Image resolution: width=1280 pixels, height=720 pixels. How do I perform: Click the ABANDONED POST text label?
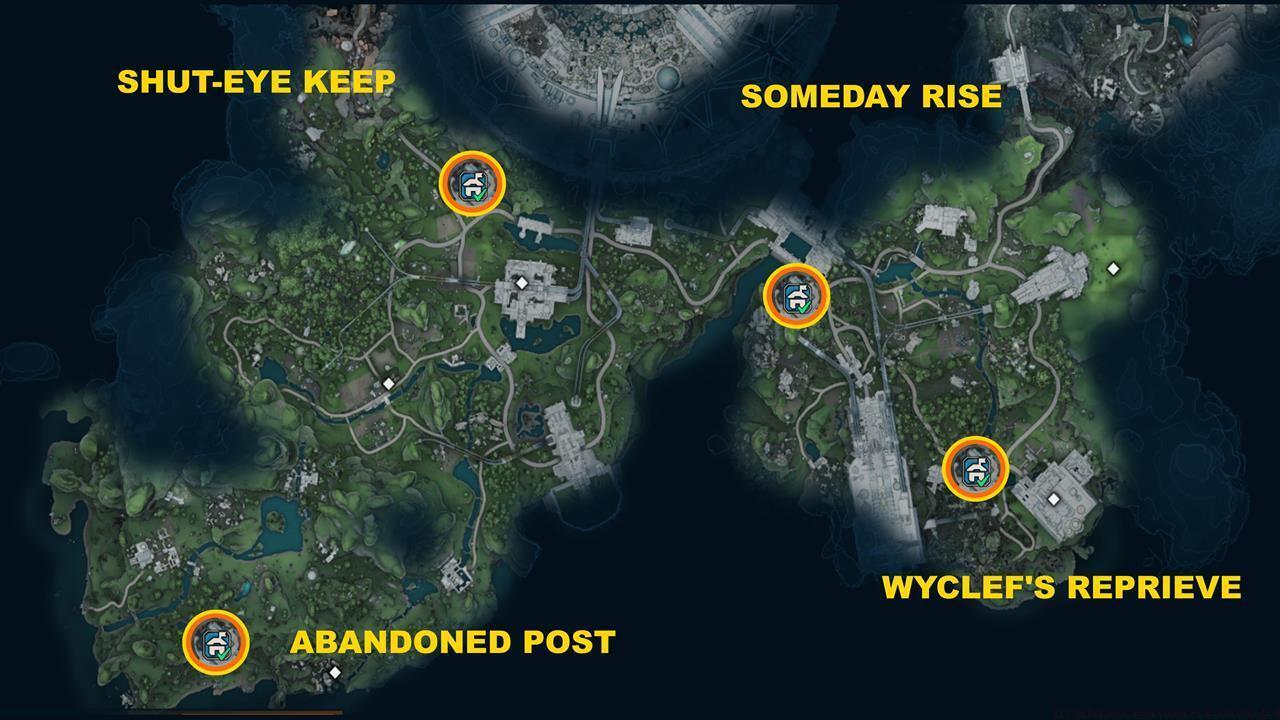tap(452, 643)
